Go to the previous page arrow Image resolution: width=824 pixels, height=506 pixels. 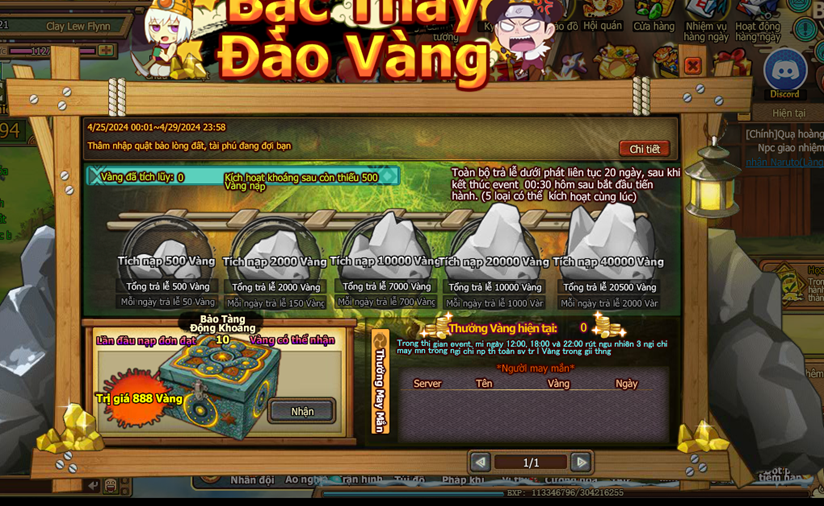pyautogui.click(x=480, y=462)
